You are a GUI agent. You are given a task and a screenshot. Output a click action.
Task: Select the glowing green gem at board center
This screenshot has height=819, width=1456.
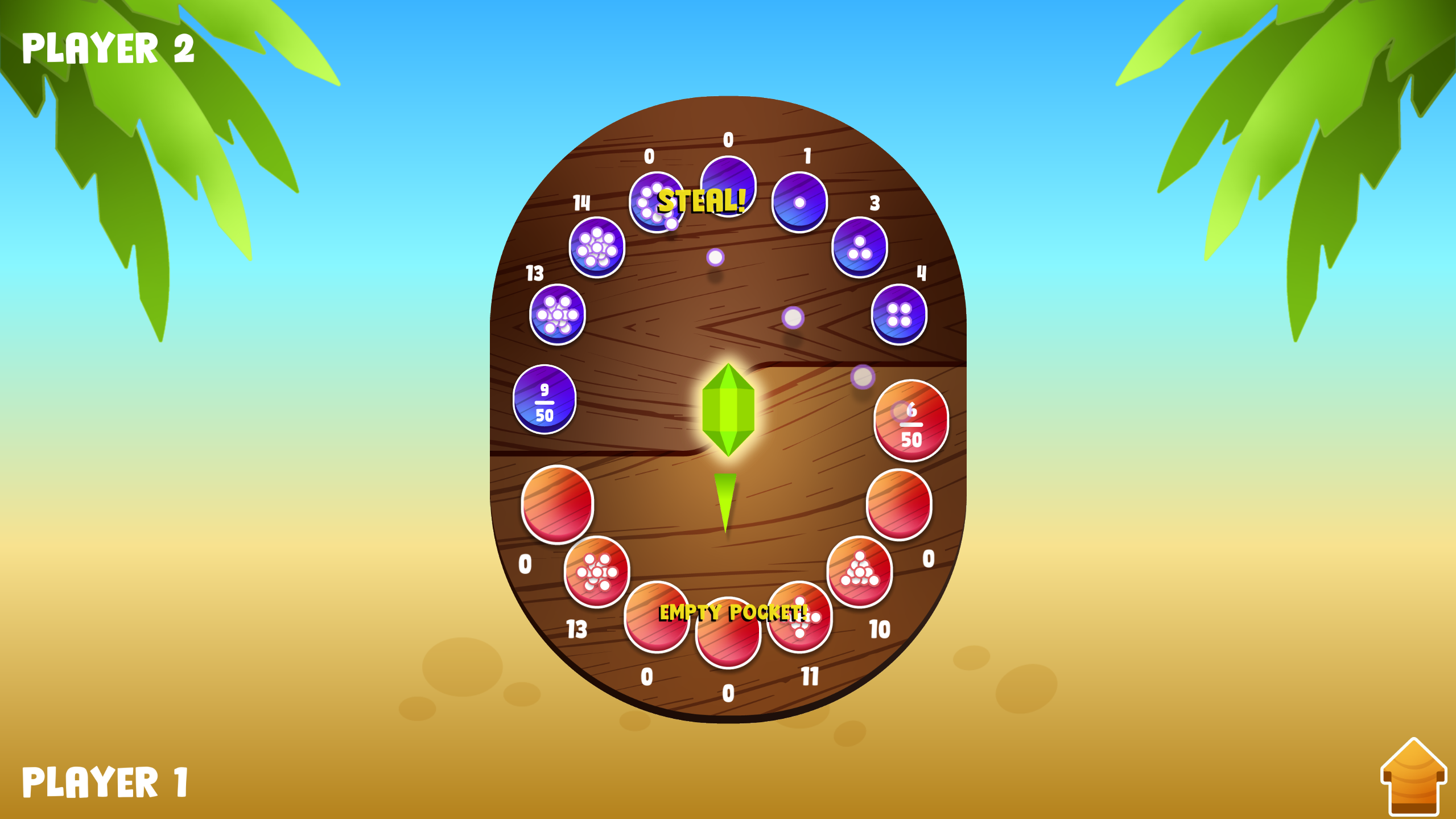(x=730, y=410)
